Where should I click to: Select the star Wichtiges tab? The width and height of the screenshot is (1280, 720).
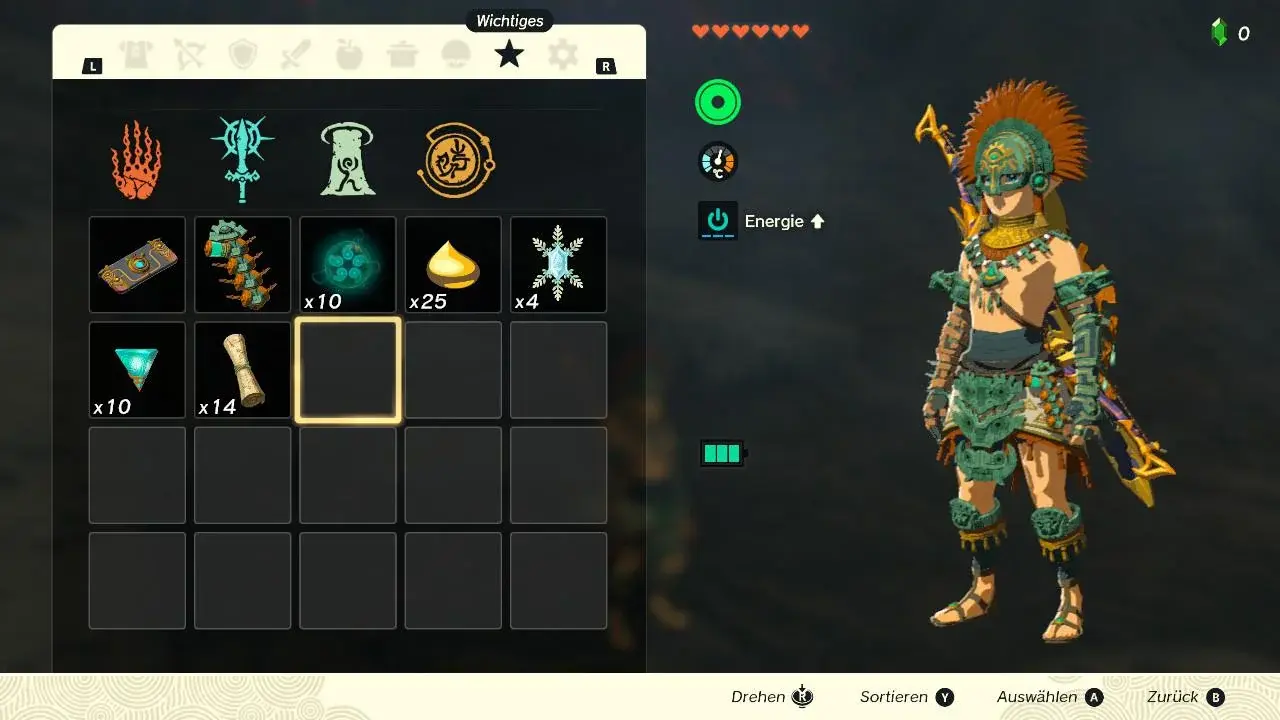tap(509, 54)
